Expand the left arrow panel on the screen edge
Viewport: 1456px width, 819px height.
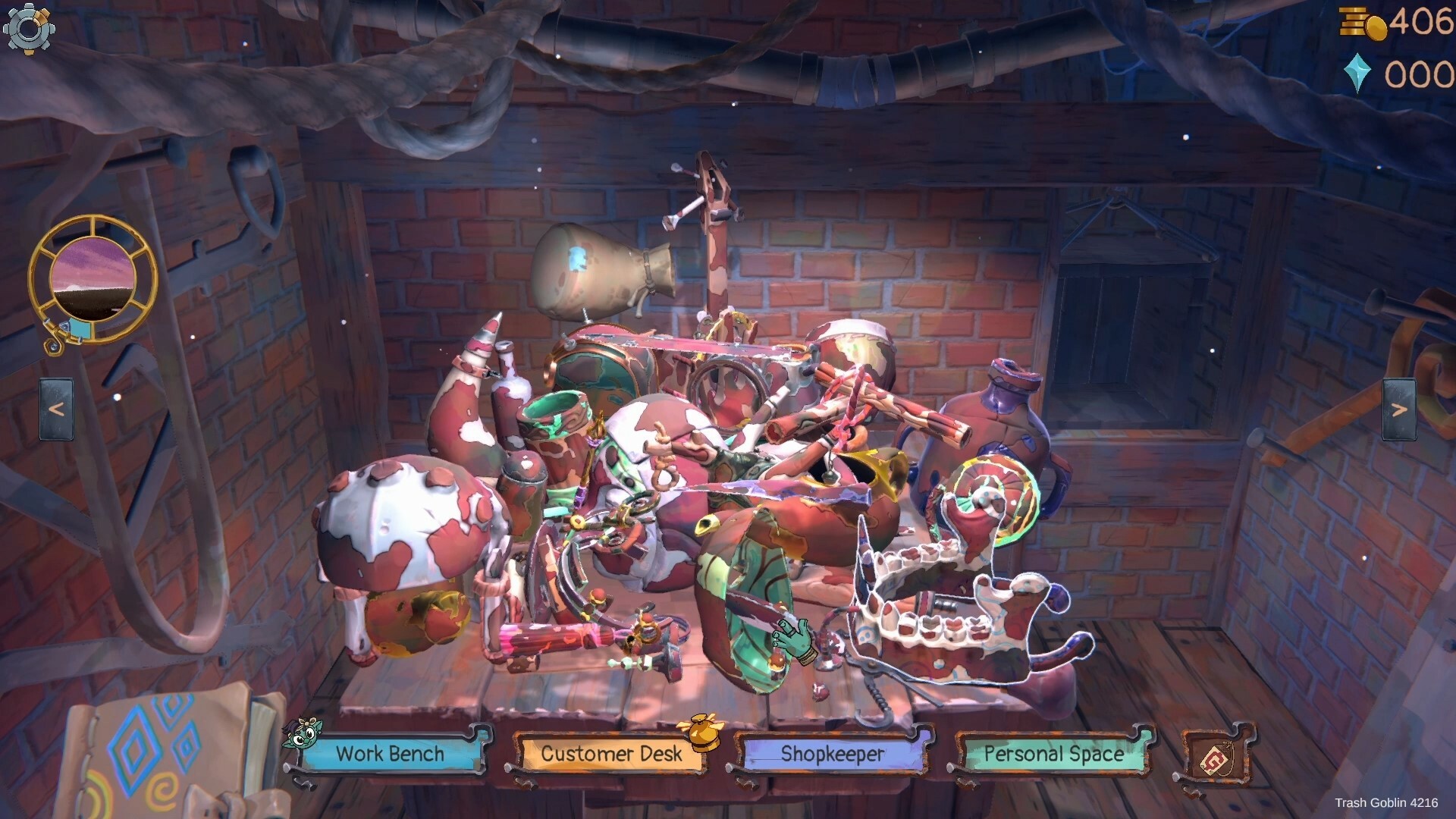coord(55,407)
